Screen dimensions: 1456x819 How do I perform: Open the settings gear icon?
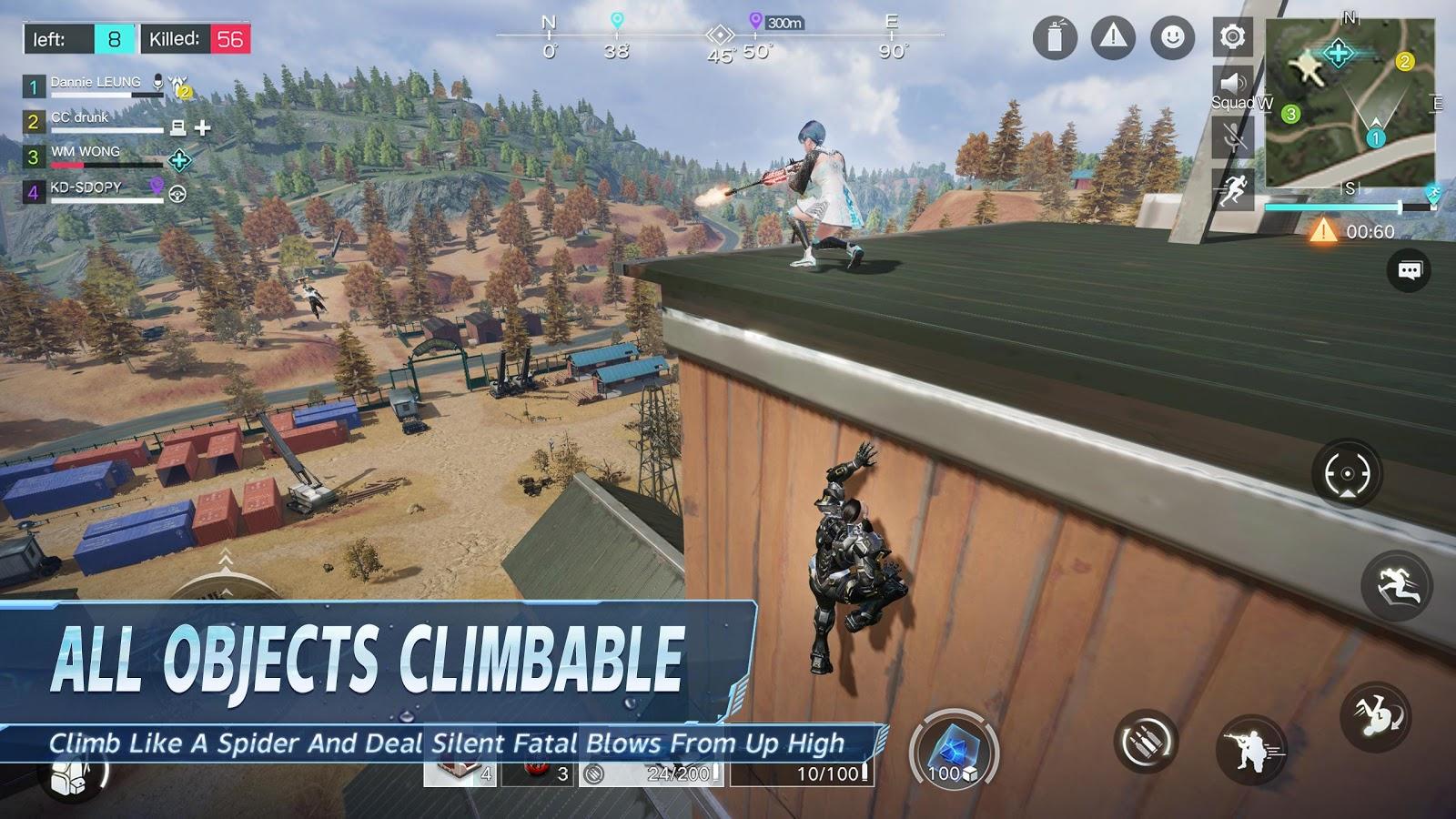coord(1233,37)
